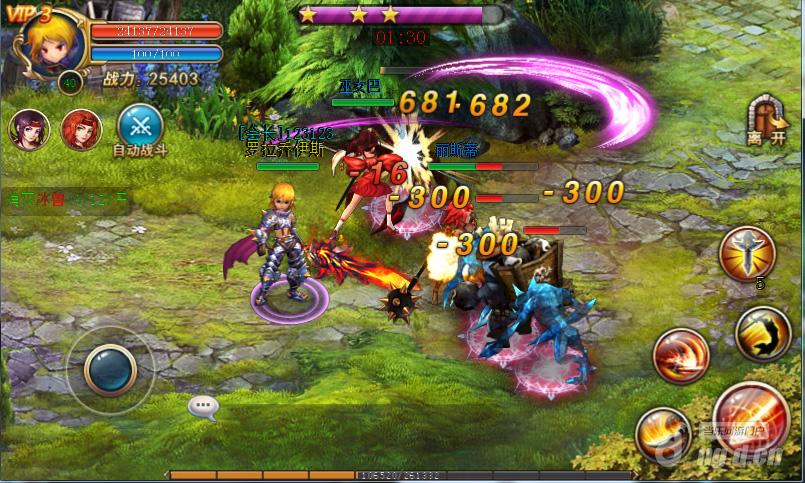
Task: Tap the virtual joystick knob
Action: point(110,369)
